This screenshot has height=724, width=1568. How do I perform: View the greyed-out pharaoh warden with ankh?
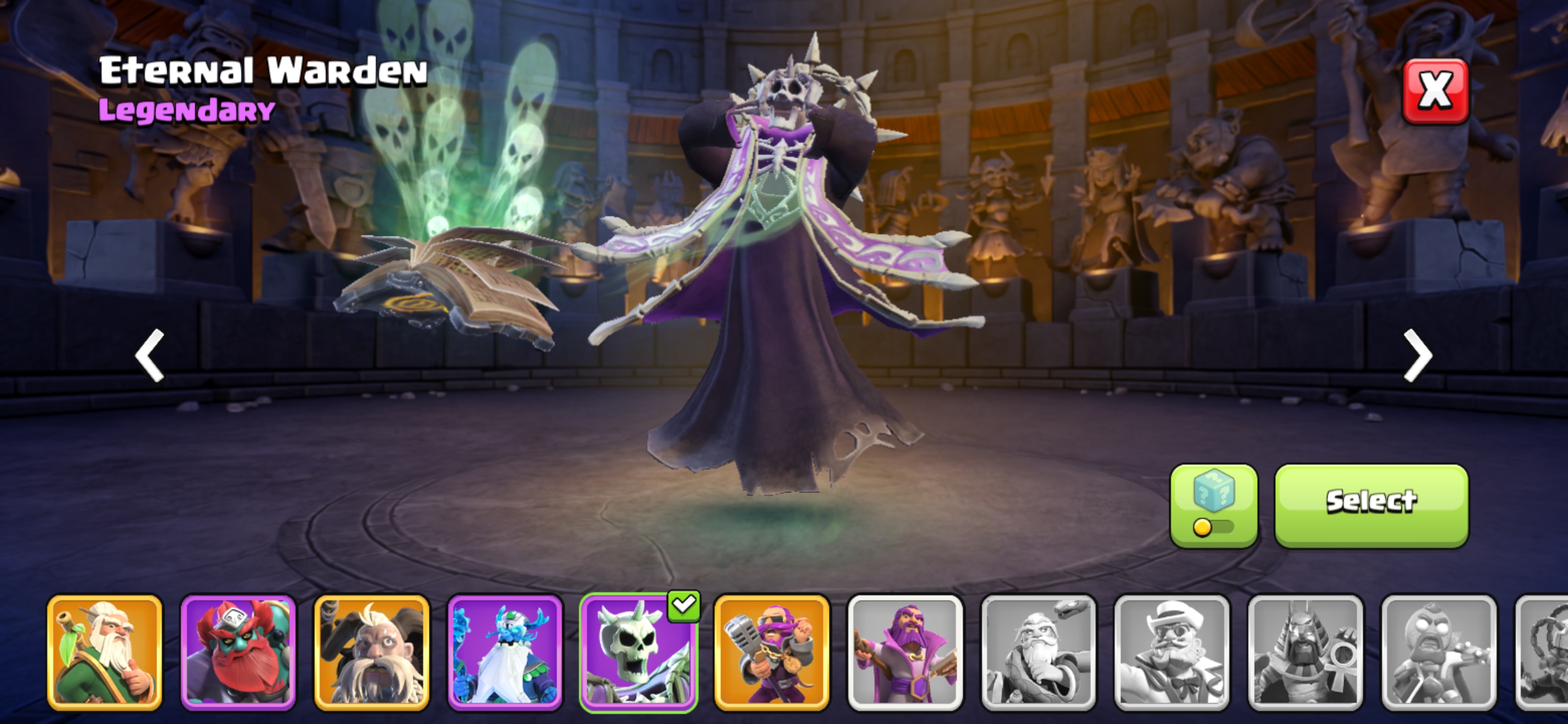(x=1305, y=652)
